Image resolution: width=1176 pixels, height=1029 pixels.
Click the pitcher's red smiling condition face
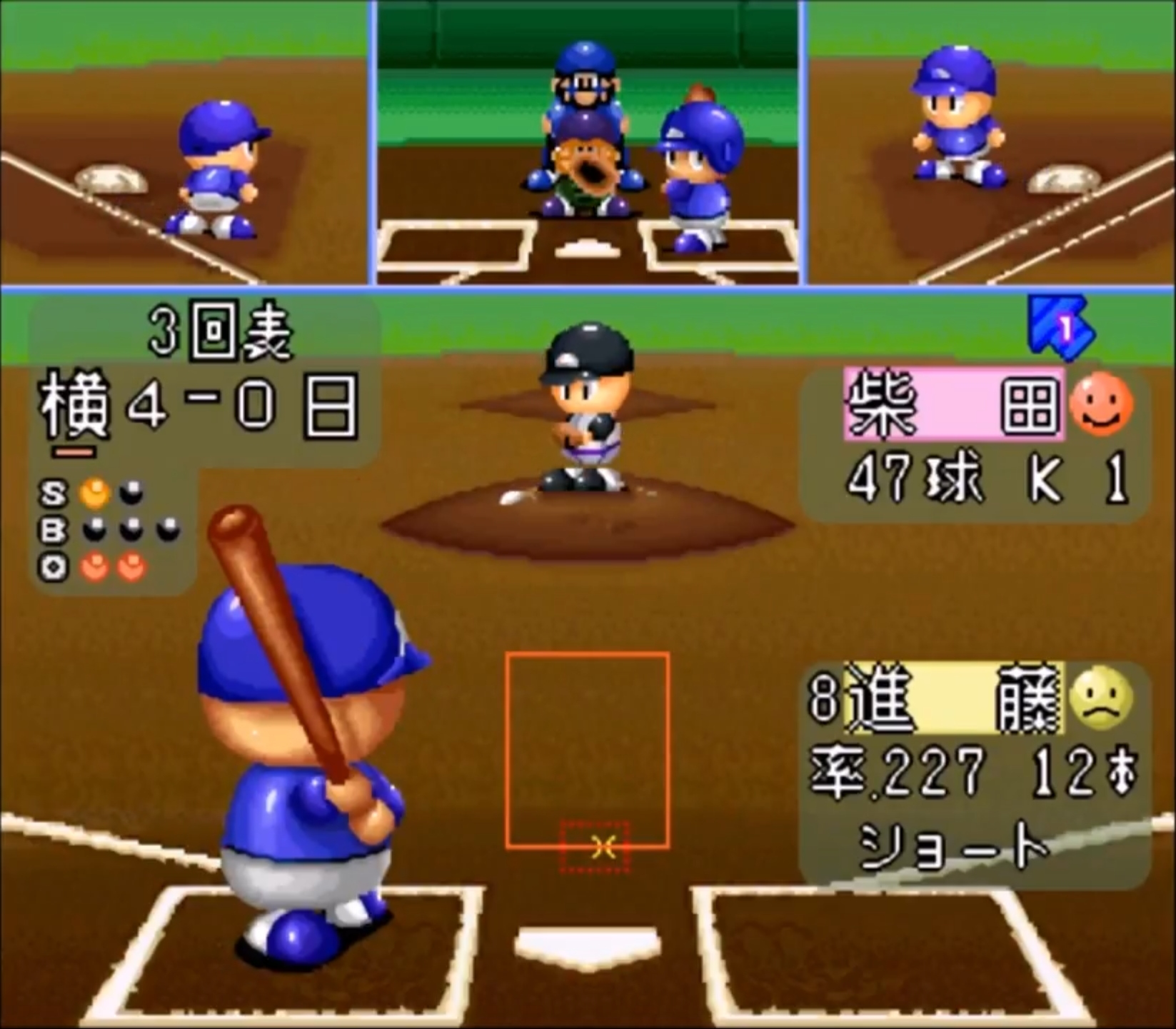pyautogui.click(x=1100, y=403)
